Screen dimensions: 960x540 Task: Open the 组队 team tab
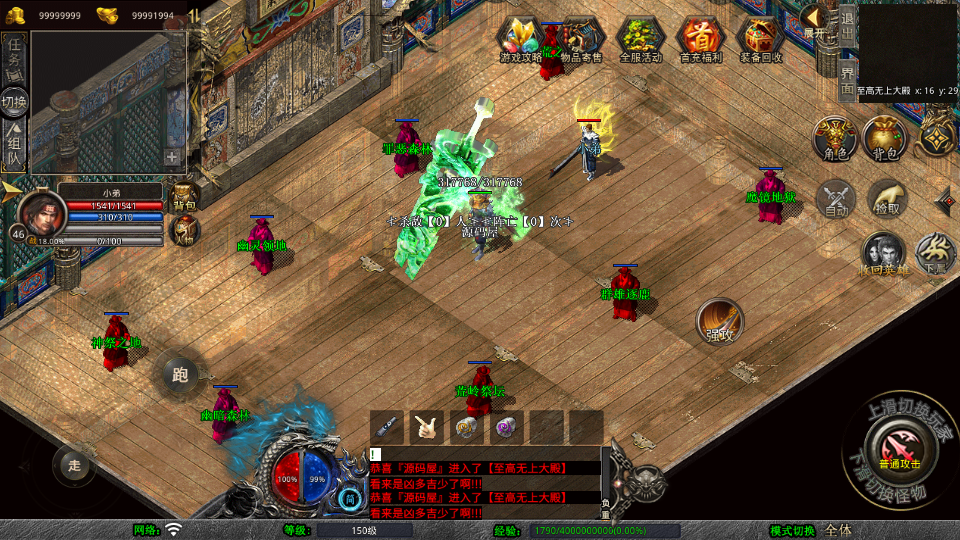(15, 147)
